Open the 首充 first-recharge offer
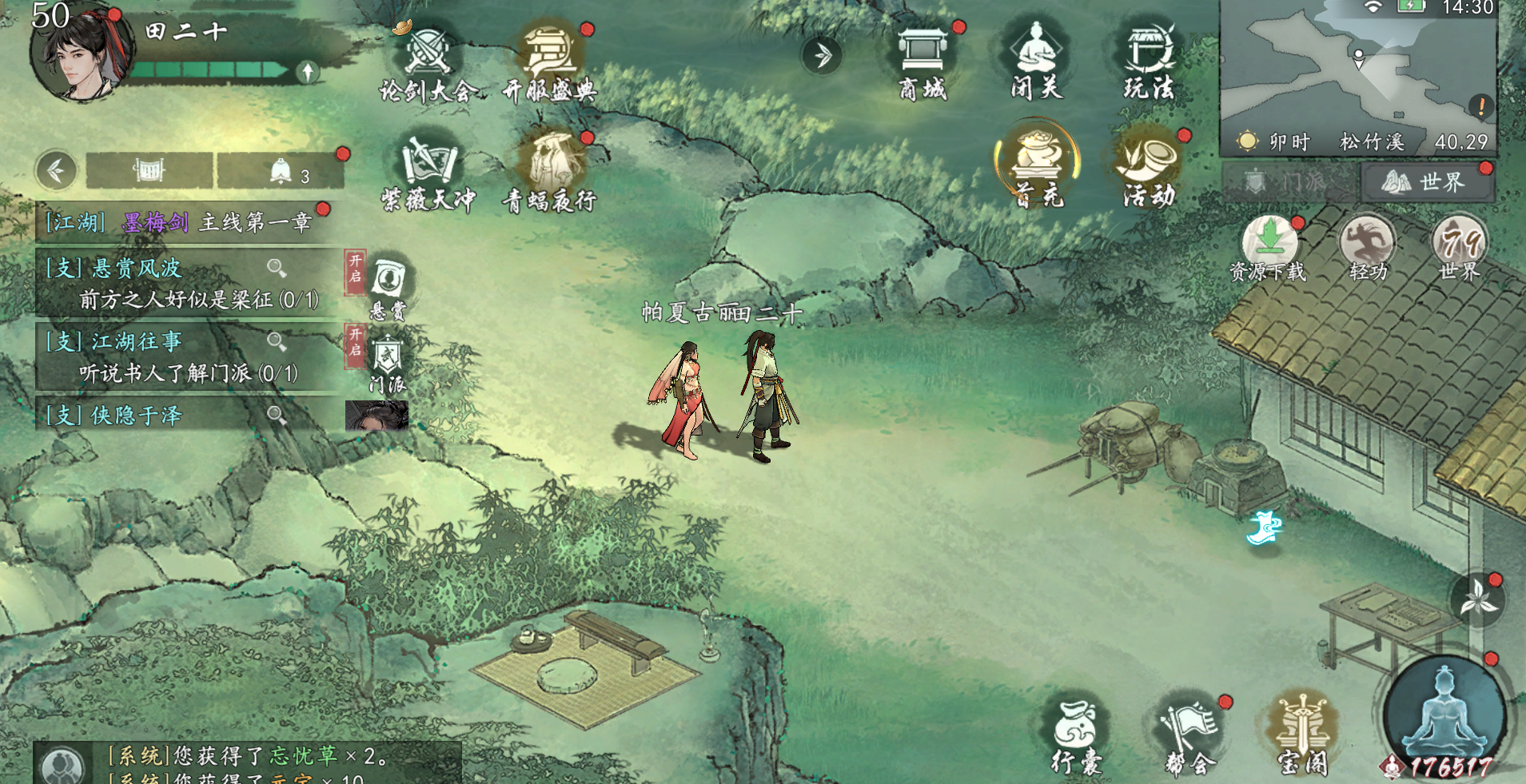The image size is (1526, 784). pyautogui.click(x=1037, y=164)
